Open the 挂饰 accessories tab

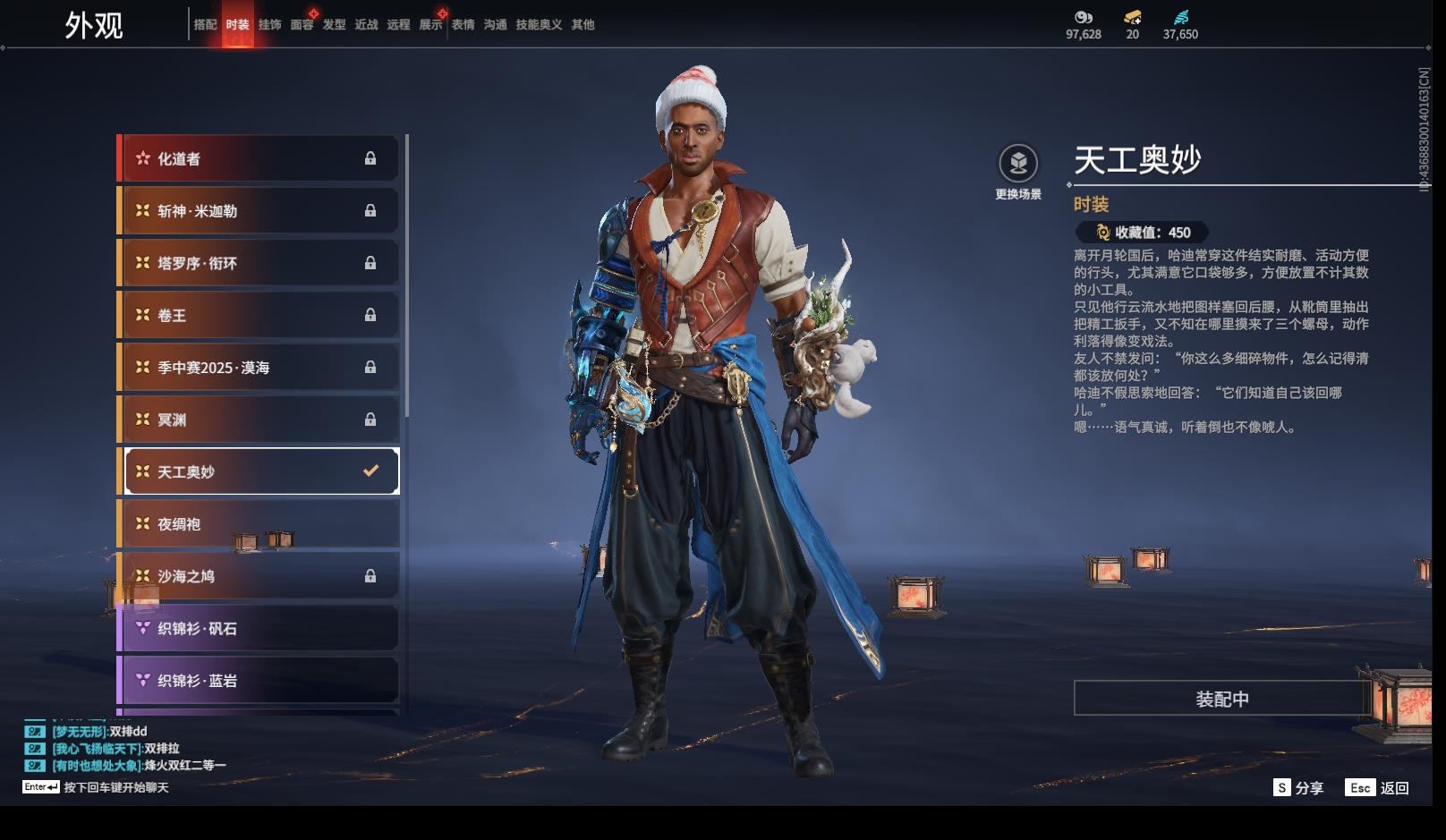point(269,25)
